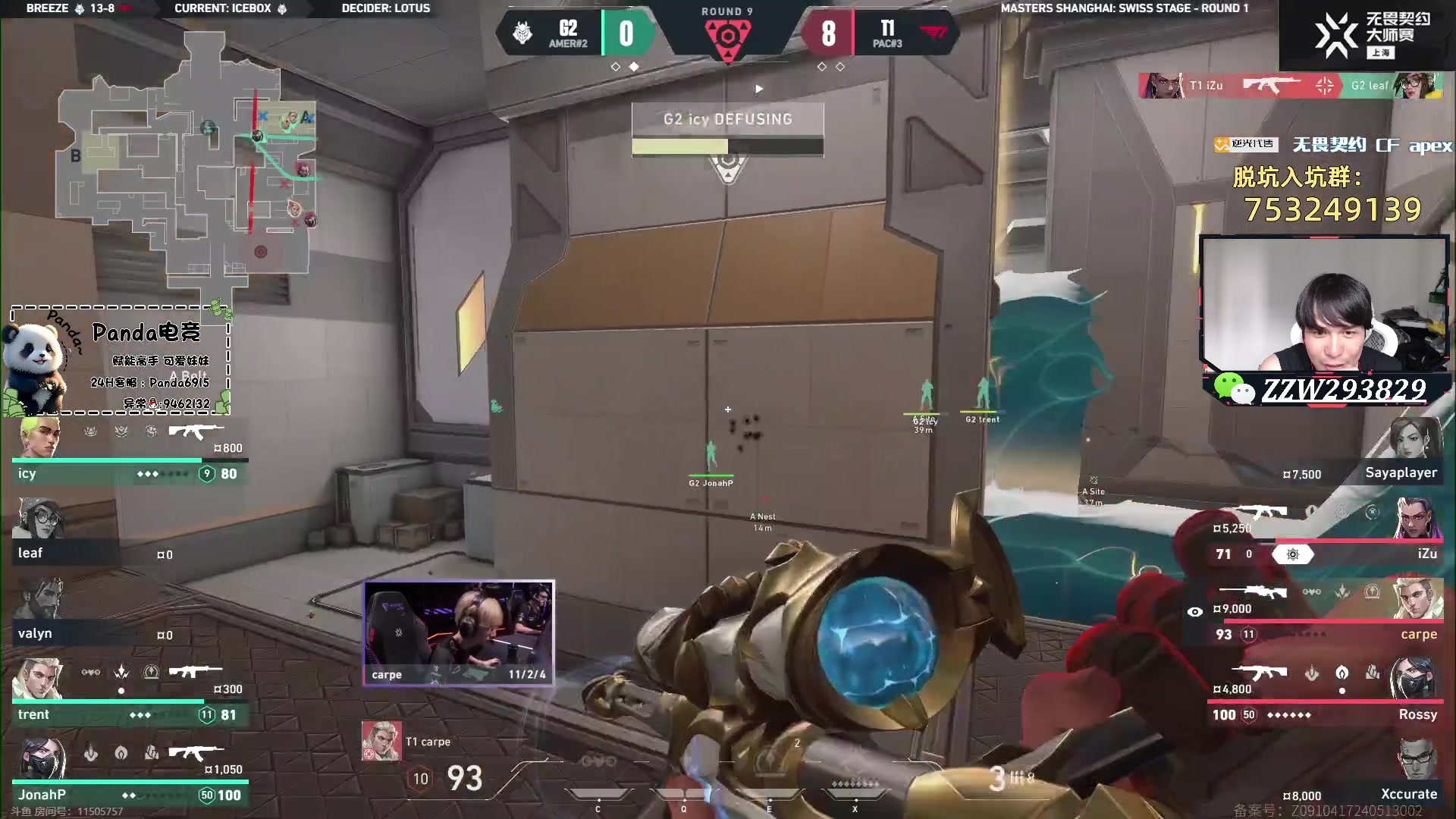This screenshot has height=819, width=1456.
Task: Select leaf's player portrait
Action: point(39,519)
